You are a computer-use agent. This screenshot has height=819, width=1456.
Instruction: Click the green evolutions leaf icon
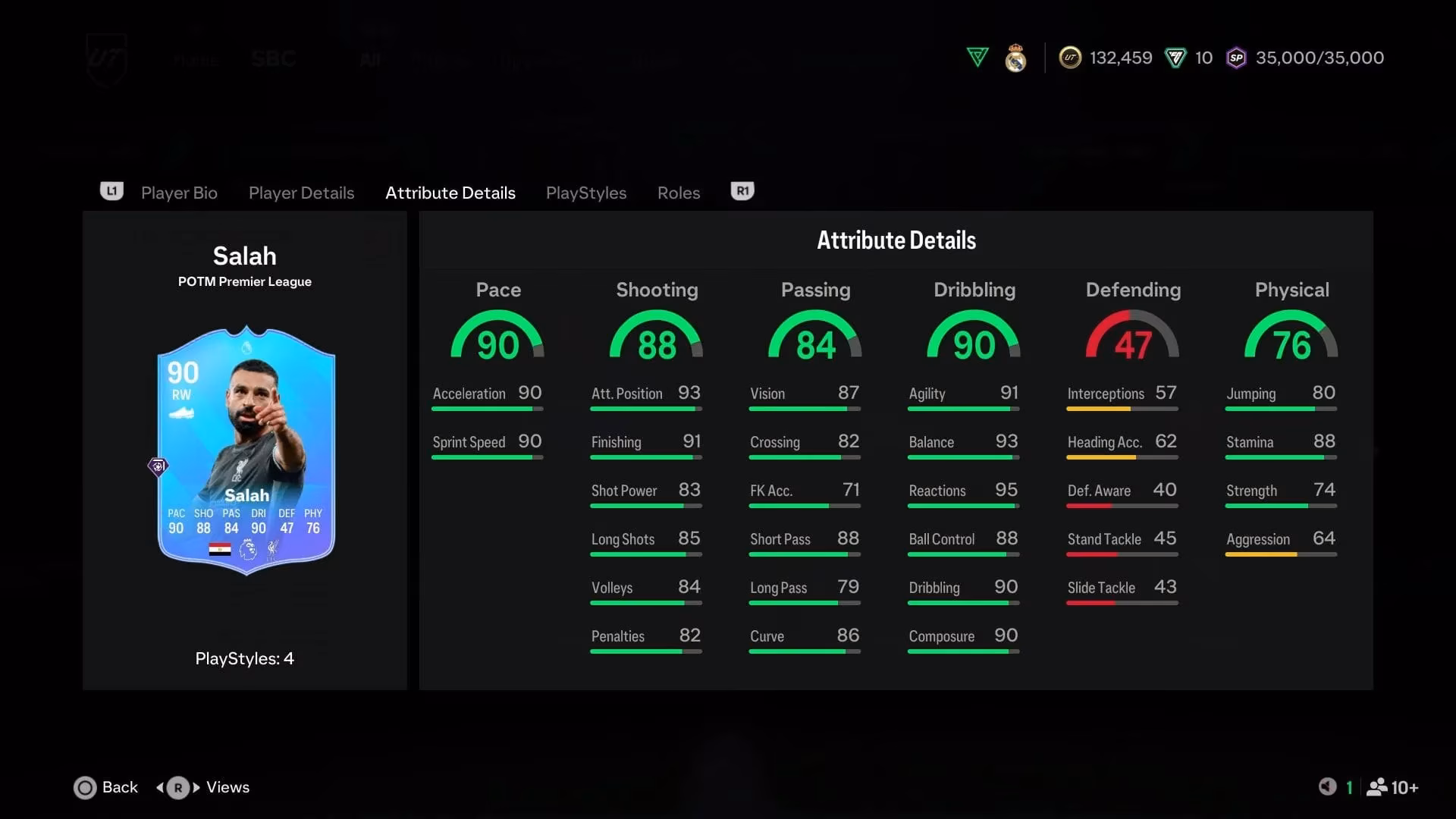(977, 57)
